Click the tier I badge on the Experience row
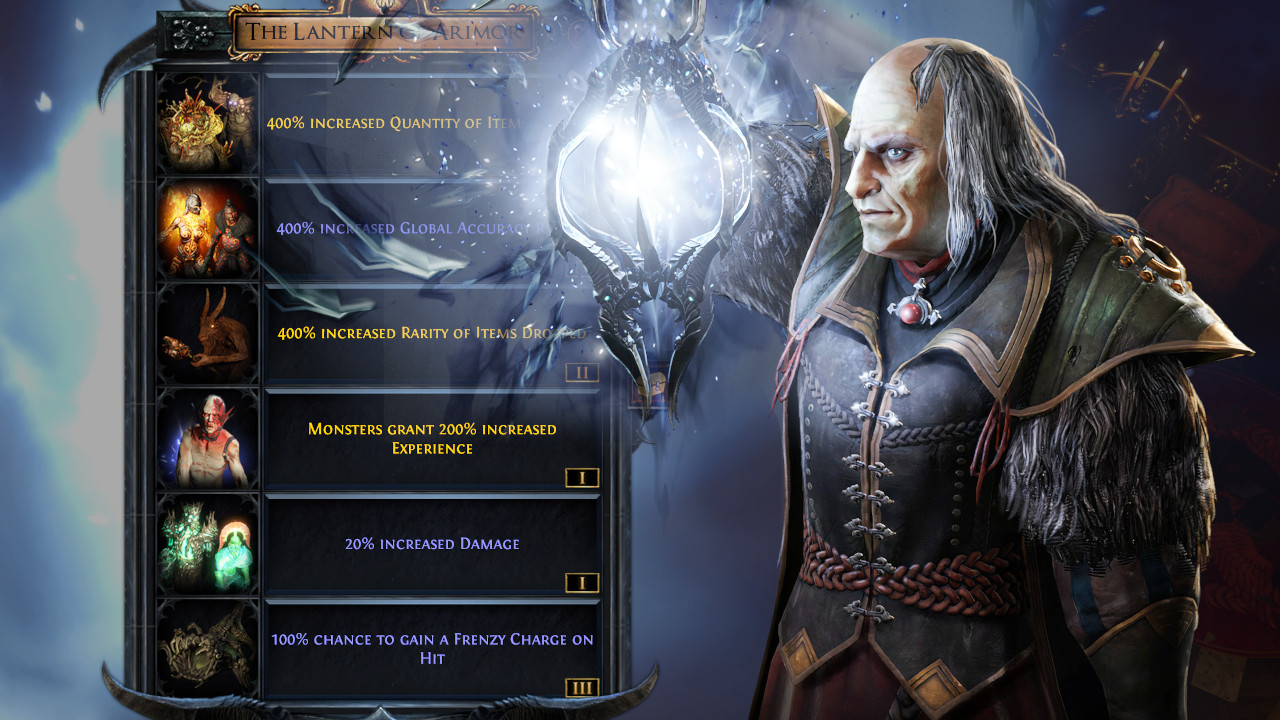Image resolution: width=1280 pixels, height=720 pixels. [581, 478]
